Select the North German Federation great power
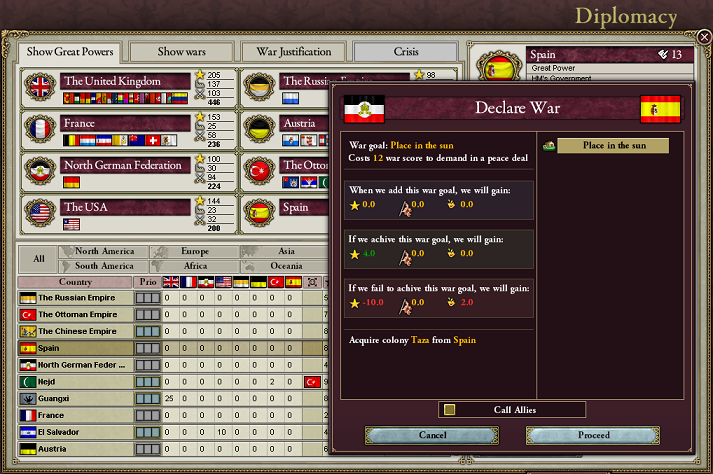The height and width of the screenshot is (474, 713). pyautogui.click(x=125, y=165)
